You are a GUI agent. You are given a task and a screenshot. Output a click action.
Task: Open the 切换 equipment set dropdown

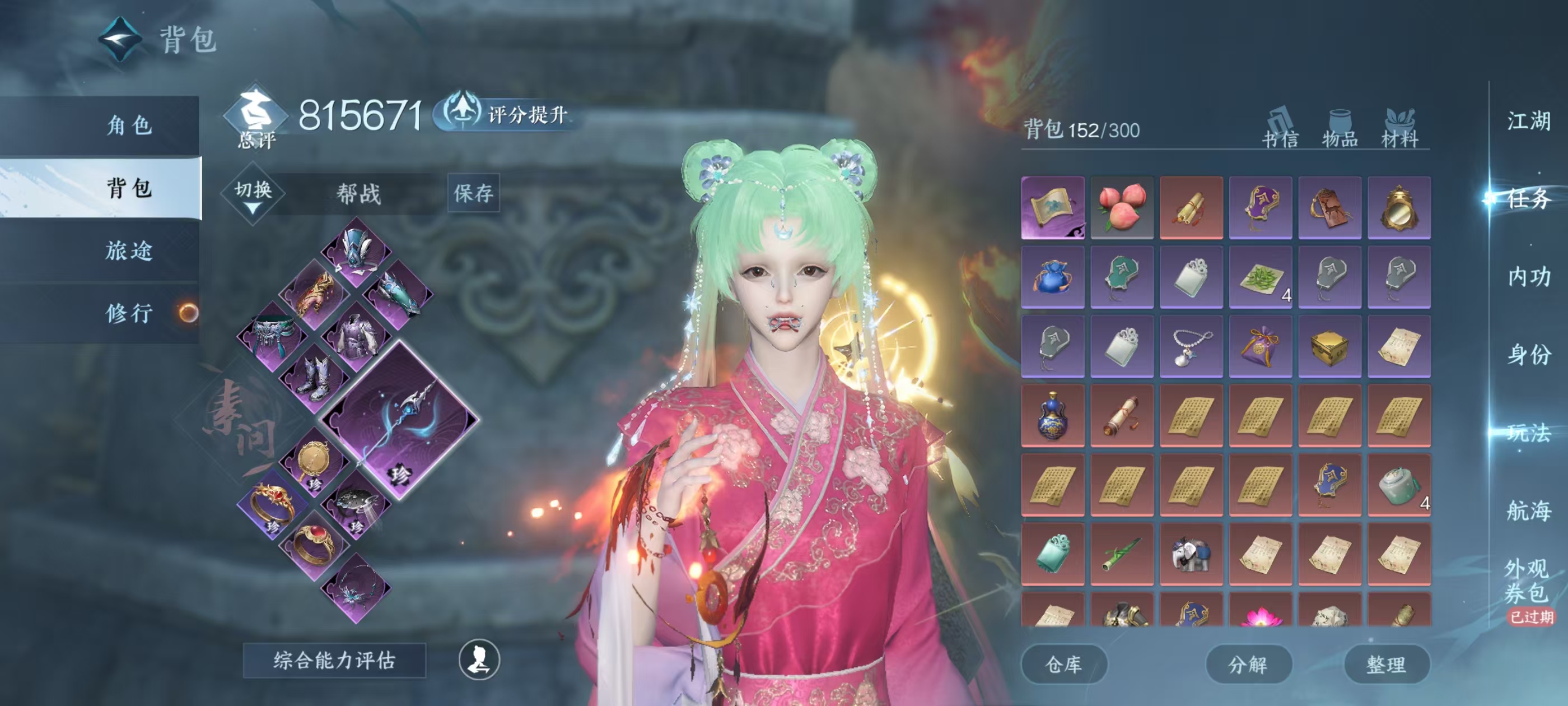(x=253, y=194)
